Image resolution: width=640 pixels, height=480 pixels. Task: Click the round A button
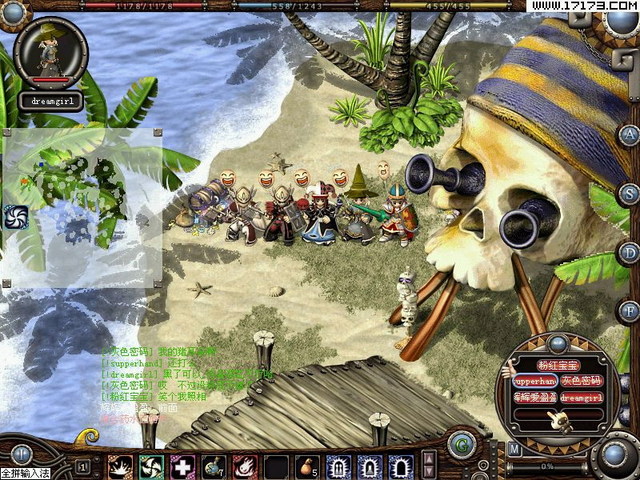pos(628,135)
